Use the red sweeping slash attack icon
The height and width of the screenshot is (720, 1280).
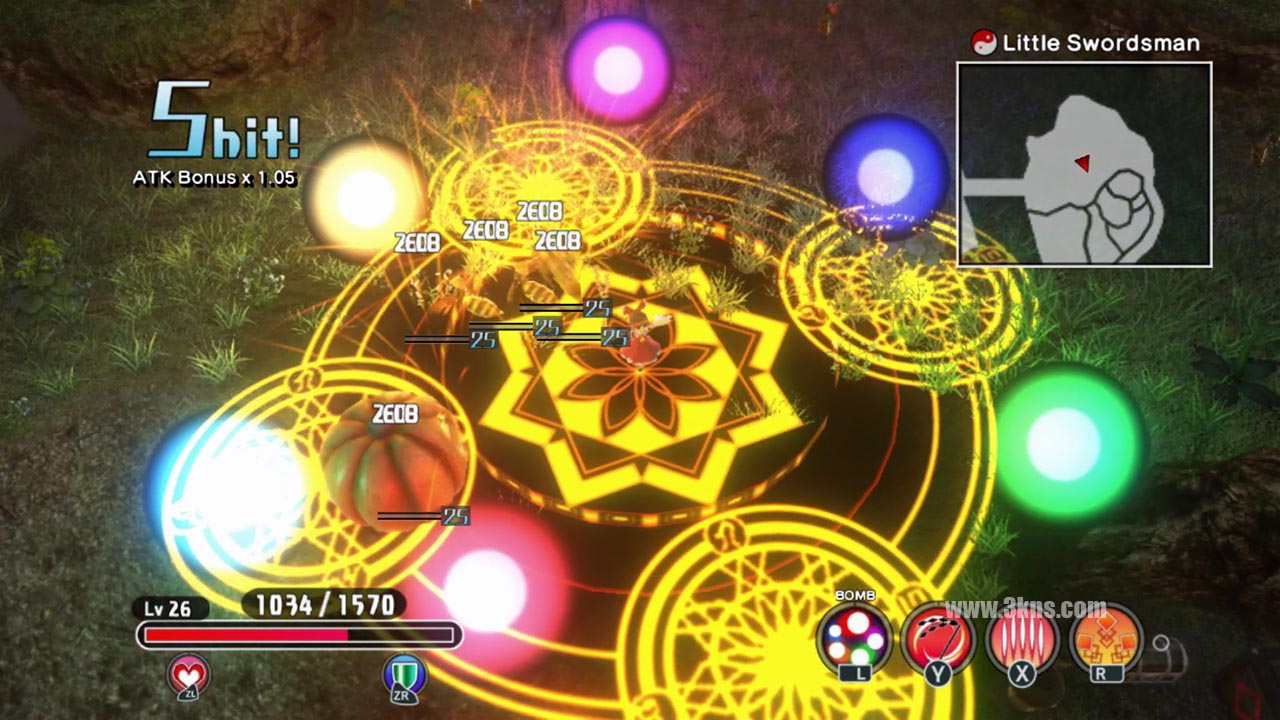click(937, 638)
